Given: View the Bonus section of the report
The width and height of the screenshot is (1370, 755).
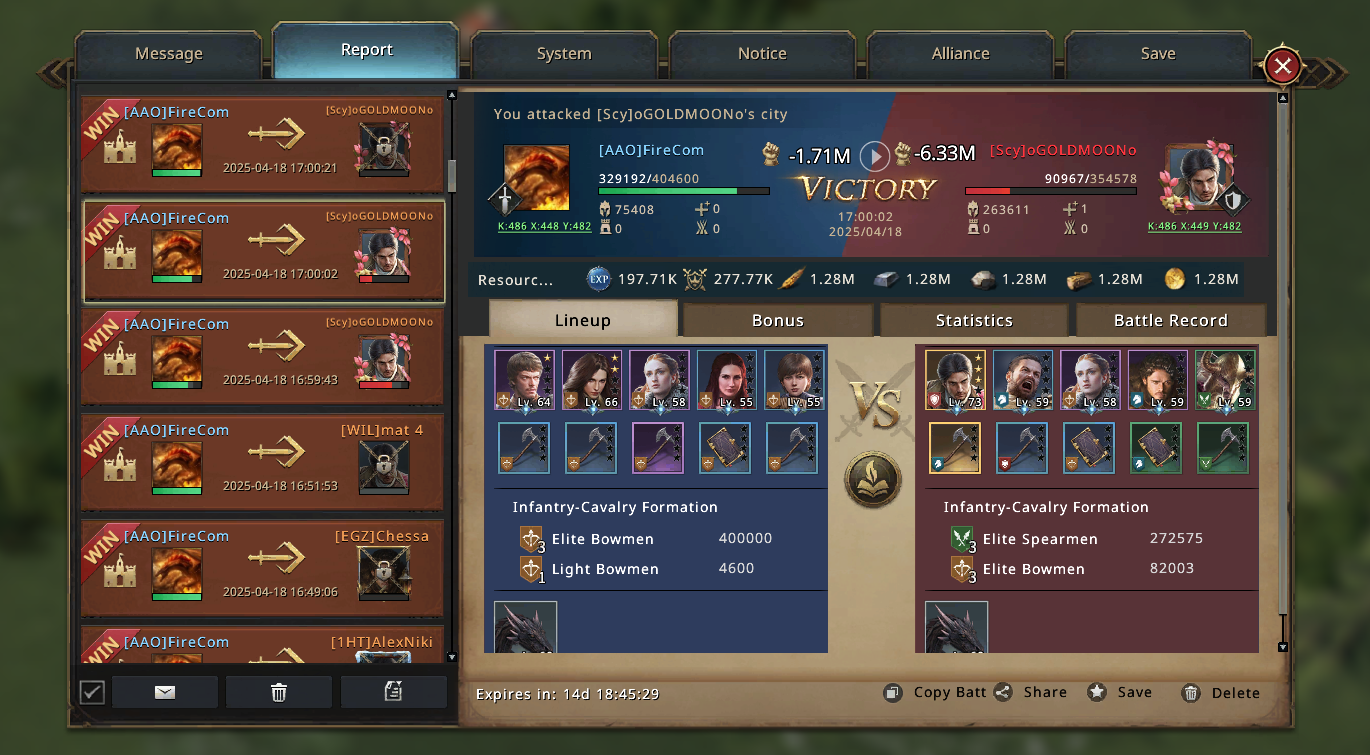Looking at the screenshot, I should click(778, 320).
